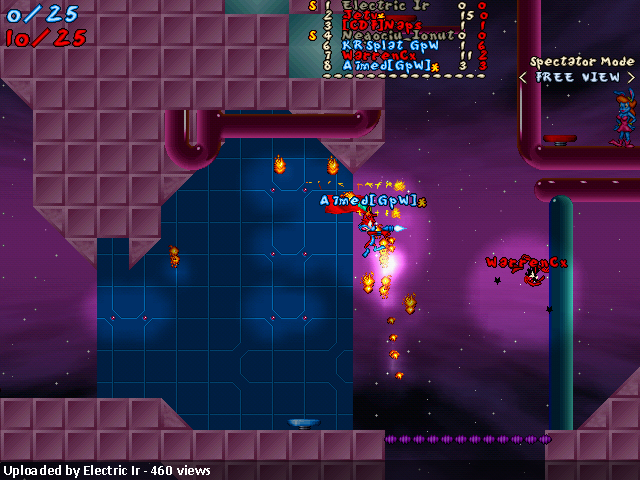Choose Aimed[GpW] in the scoreboard list
This screenshot has width=640, height=480.
(386, 66)
